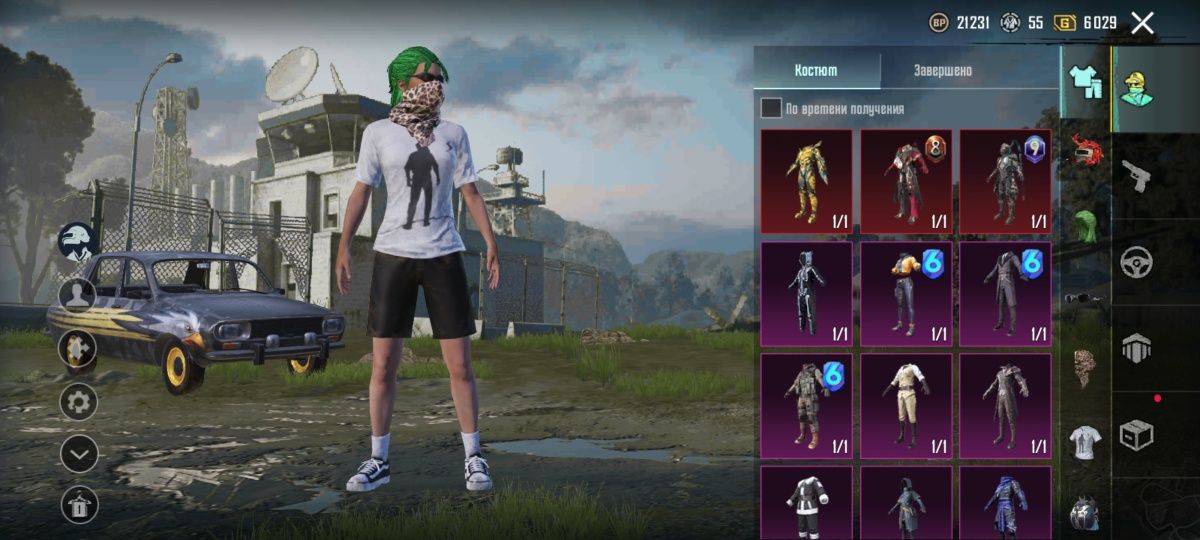Image resolution: width=1200 pixels, height=540 pixels.
Task: Open the clothing outfit category
Action: (1085, 81)
